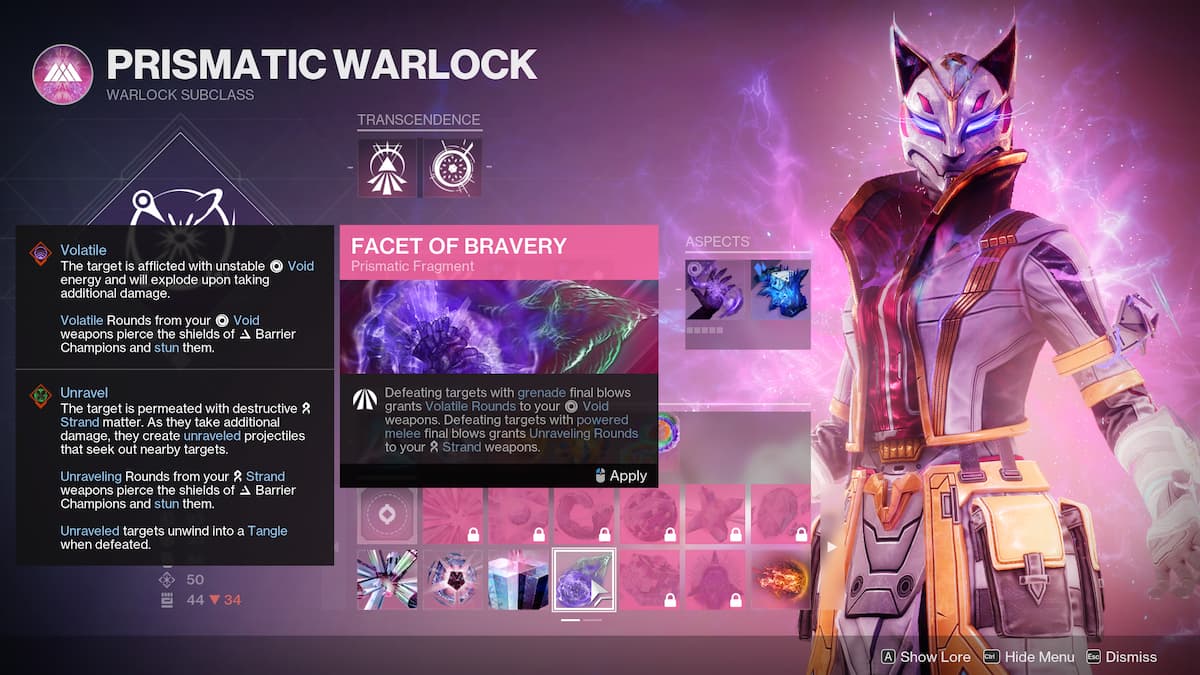Select the fiery orange meteor fragment
Viewport: 1200px width, 675px height.
tap(780, 580)
